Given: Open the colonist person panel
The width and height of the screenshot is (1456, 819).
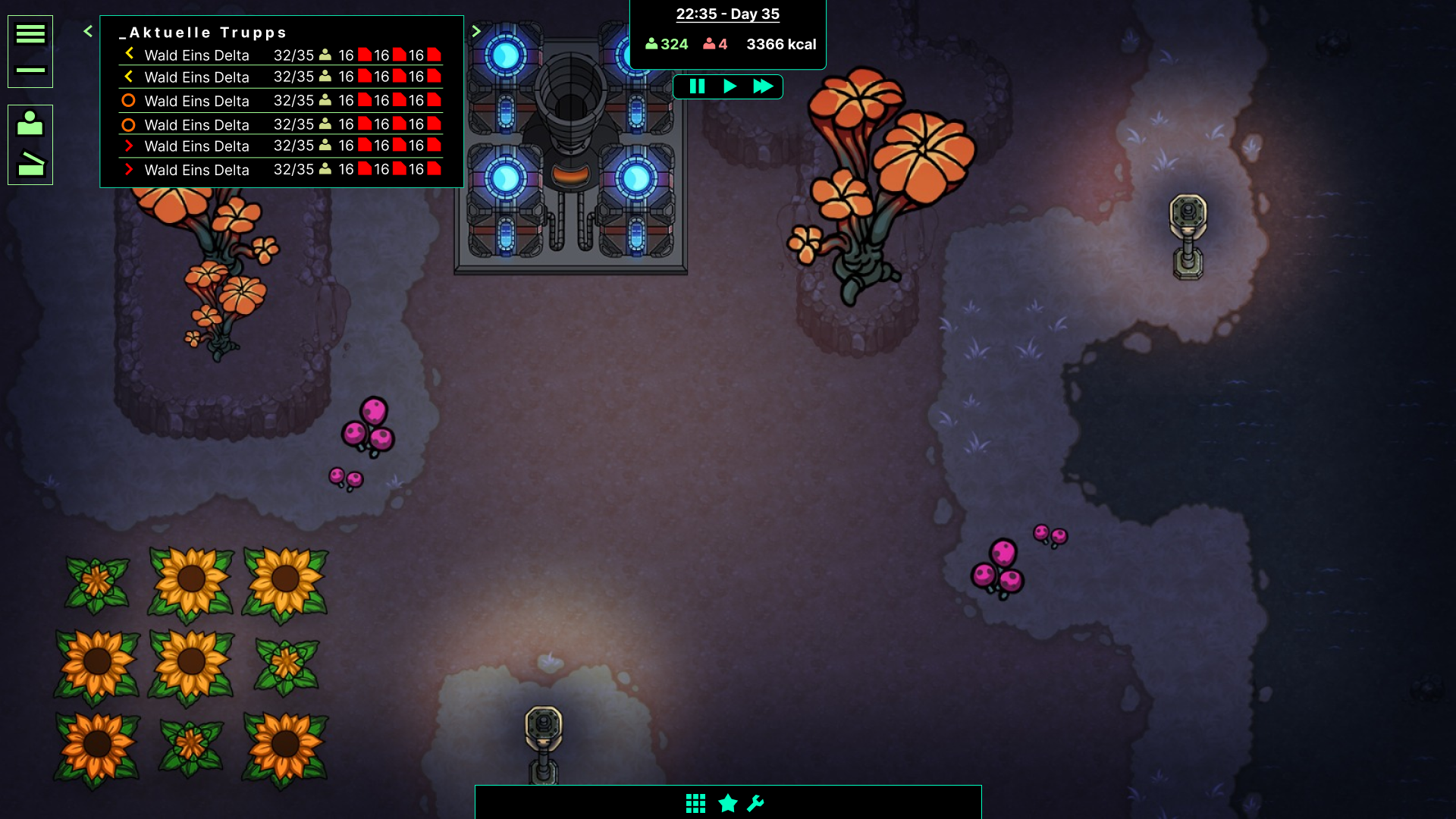Looking at the screenshot, I should click(30, 124).
